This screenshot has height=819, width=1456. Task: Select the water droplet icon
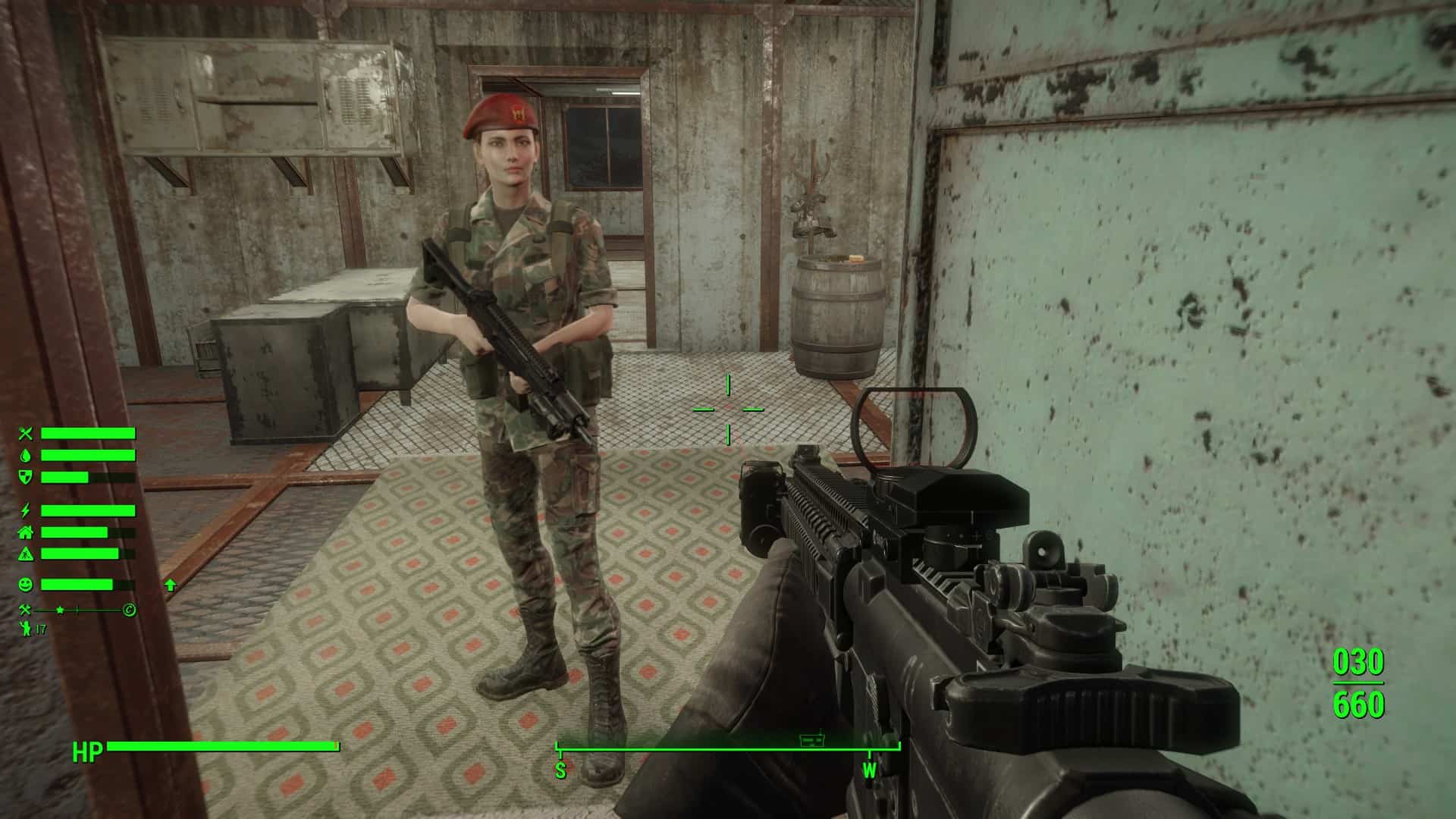click(27, 455)
